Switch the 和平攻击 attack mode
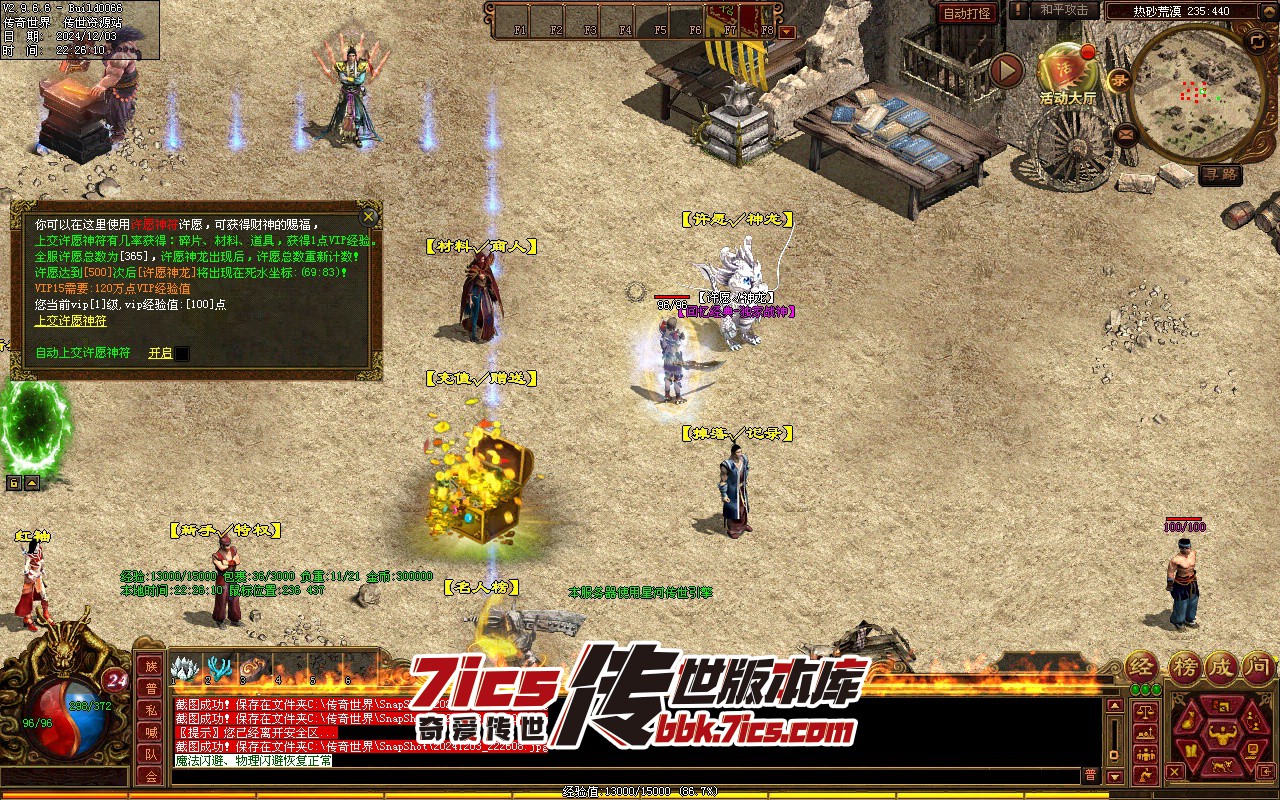 [1064, 10]
